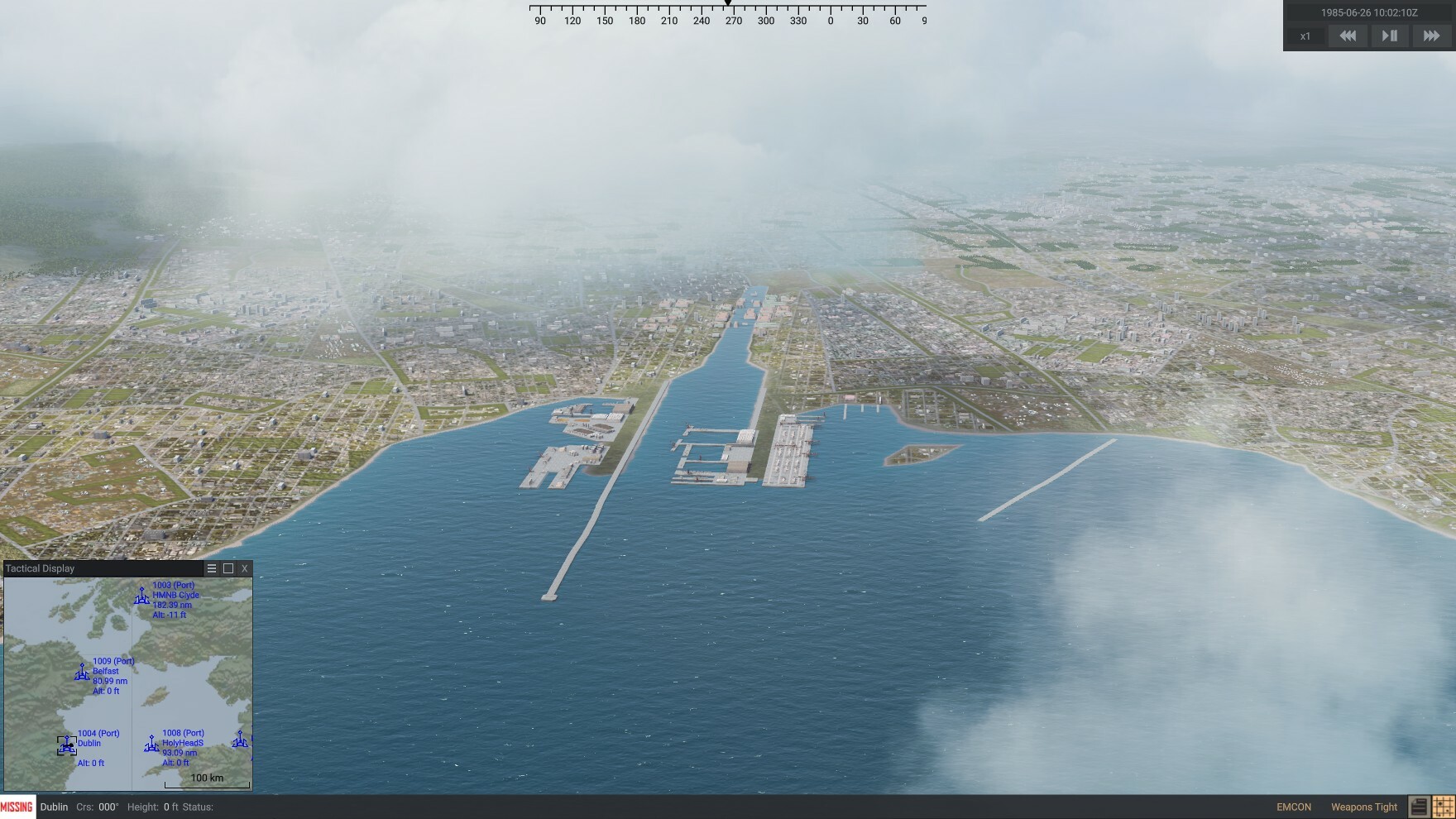Viewport: 1456px width, 819px height.
Task: Select the Dublin port icon on the tactical map
Action: point(66,745)
